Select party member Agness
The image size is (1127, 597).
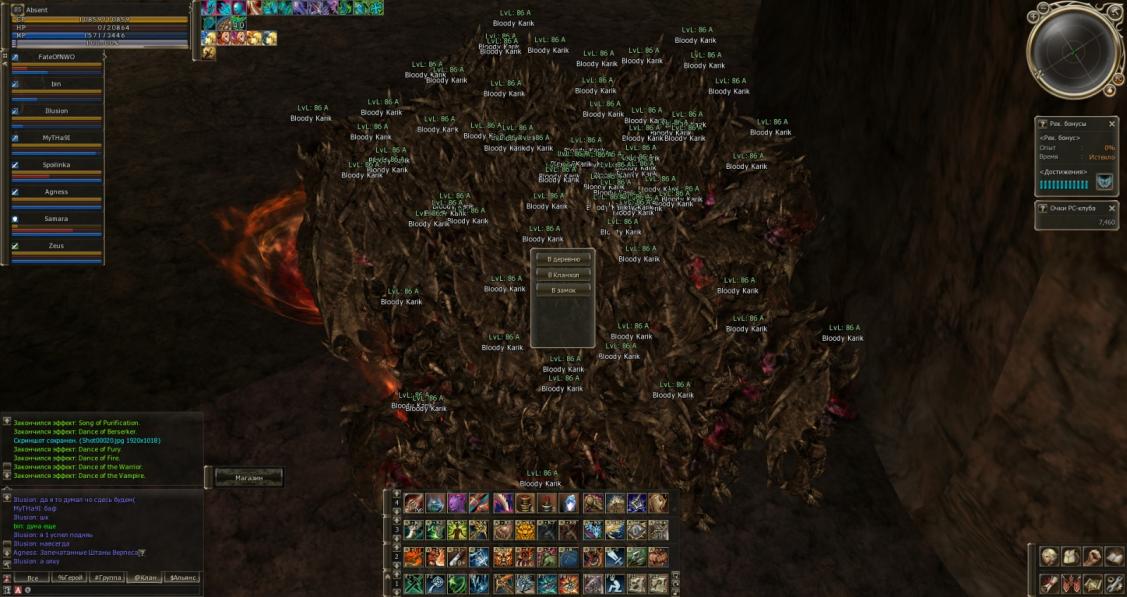tap(56, 192)
